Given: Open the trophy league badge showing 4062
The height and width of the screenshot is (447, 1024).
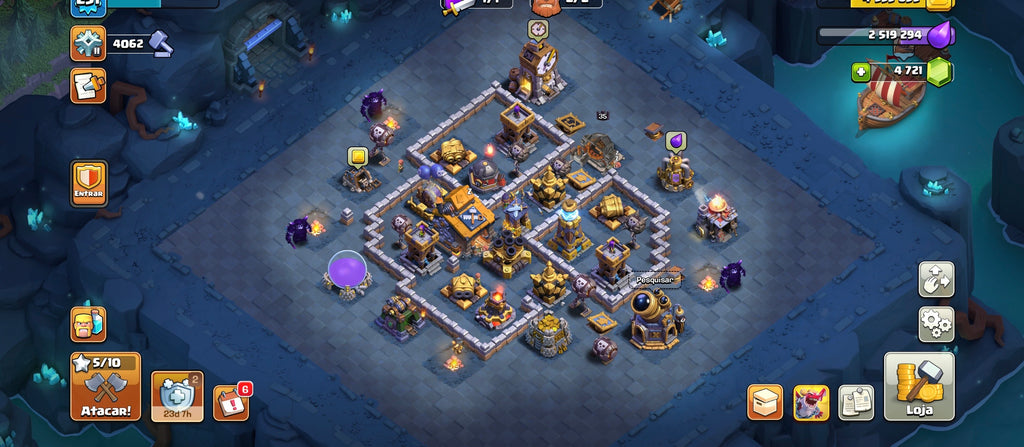Looking at the screenshot, I should (x=88, y=43).
